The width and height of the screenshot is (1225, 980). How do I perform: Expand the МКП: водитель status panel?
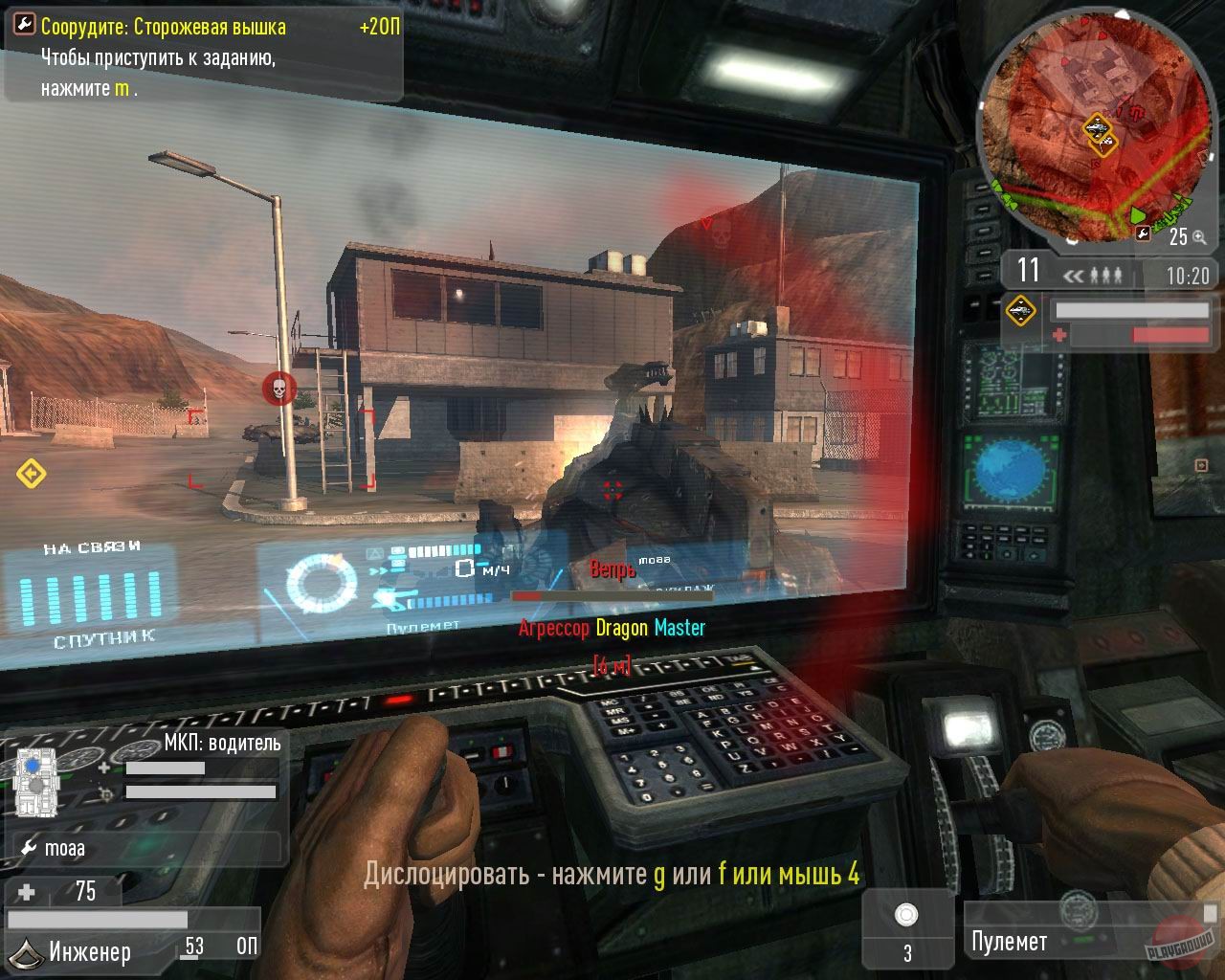222,743
